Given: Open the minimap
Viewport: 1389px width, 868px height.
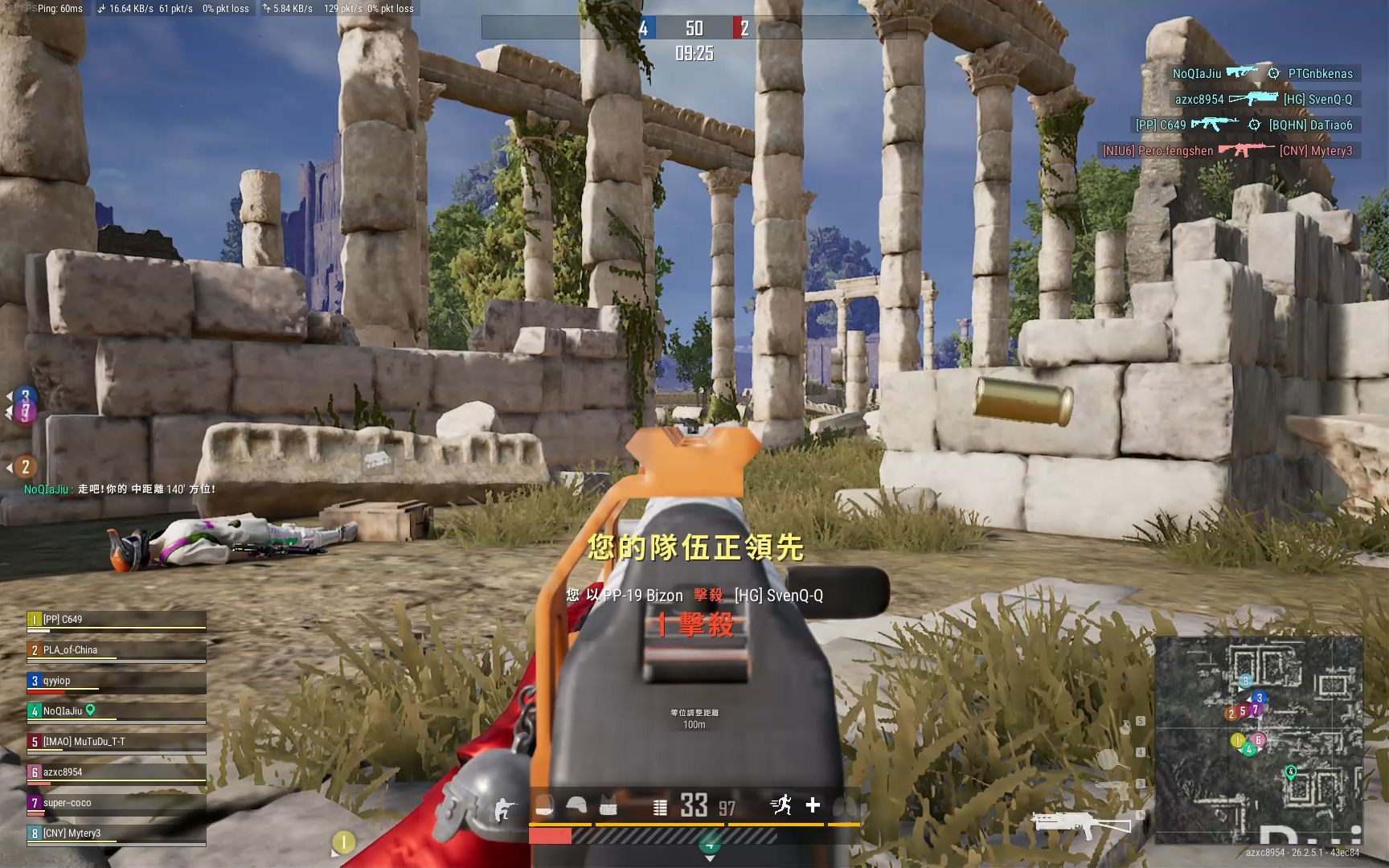Looking at the screenshot, I should pos(1258,739).
